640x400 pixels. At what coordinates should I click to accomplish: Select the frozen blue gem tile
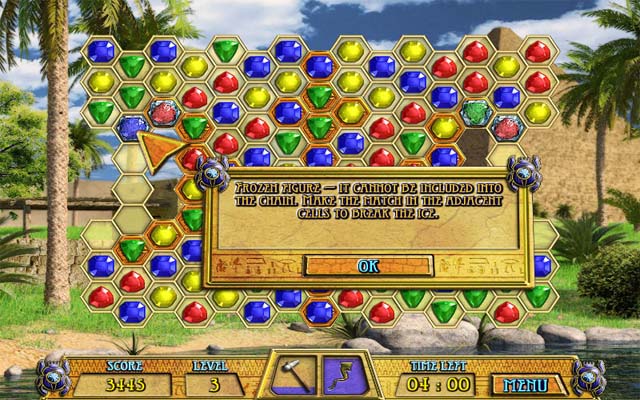(x=131, y=127)
